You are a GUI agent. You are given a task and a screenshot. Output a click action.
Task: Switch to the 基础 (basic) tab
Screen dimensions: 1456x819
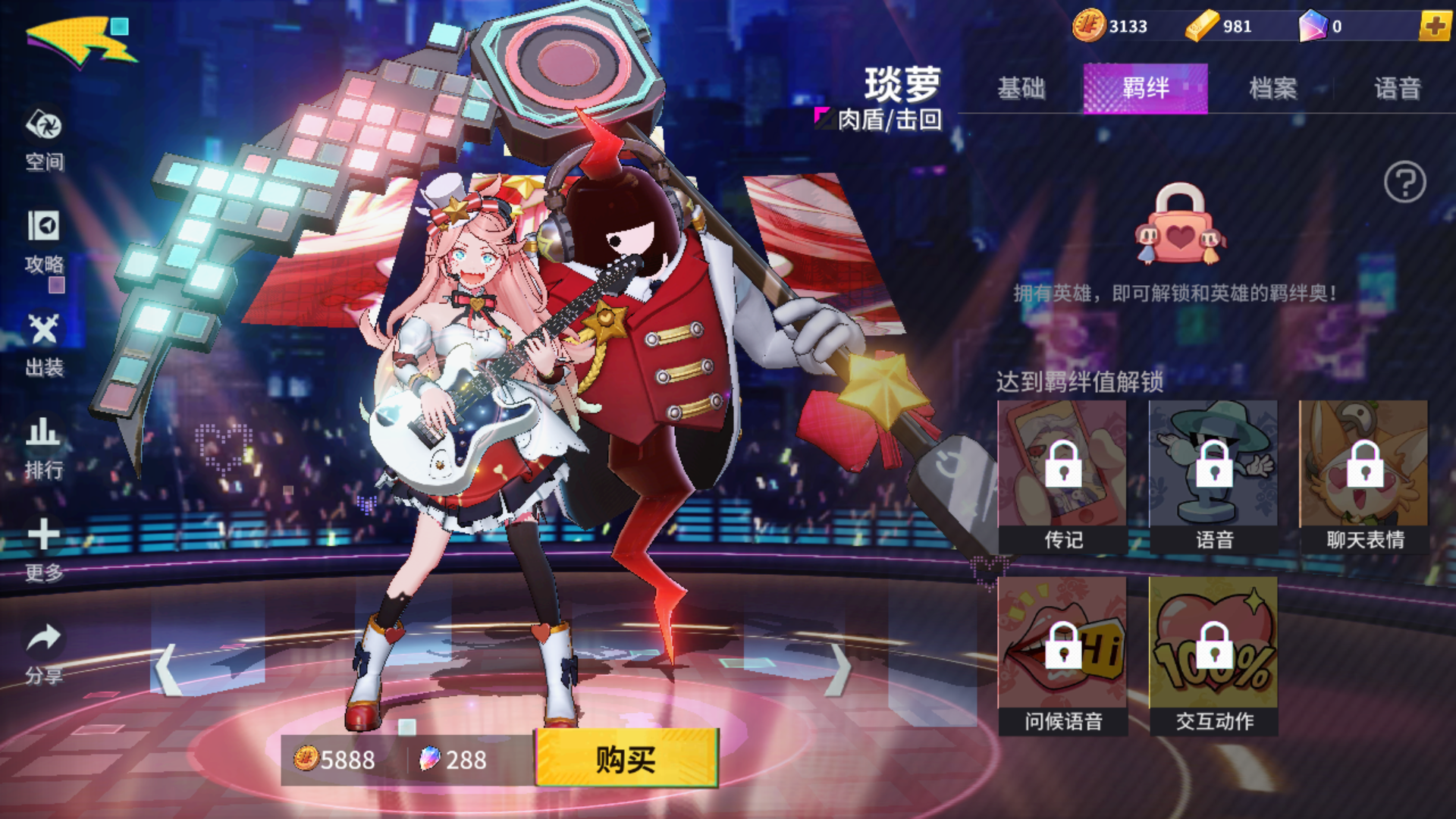[x=1022, y=89]
